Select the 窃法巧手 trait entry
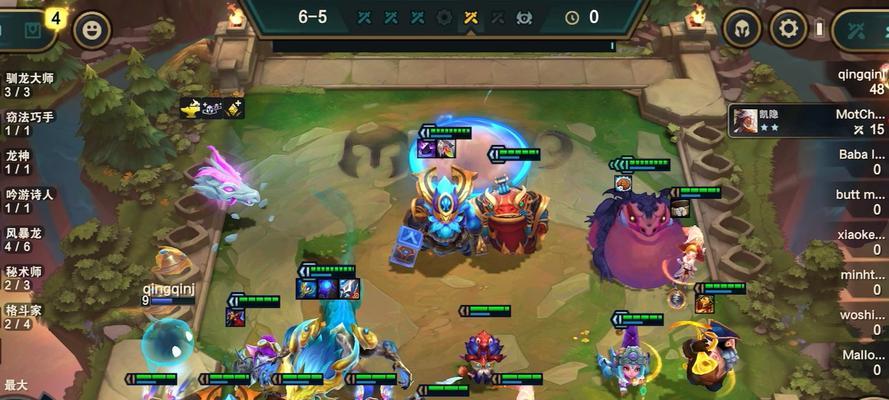The height and width of the screenshot is (400, 889). [x=28, y=123]
